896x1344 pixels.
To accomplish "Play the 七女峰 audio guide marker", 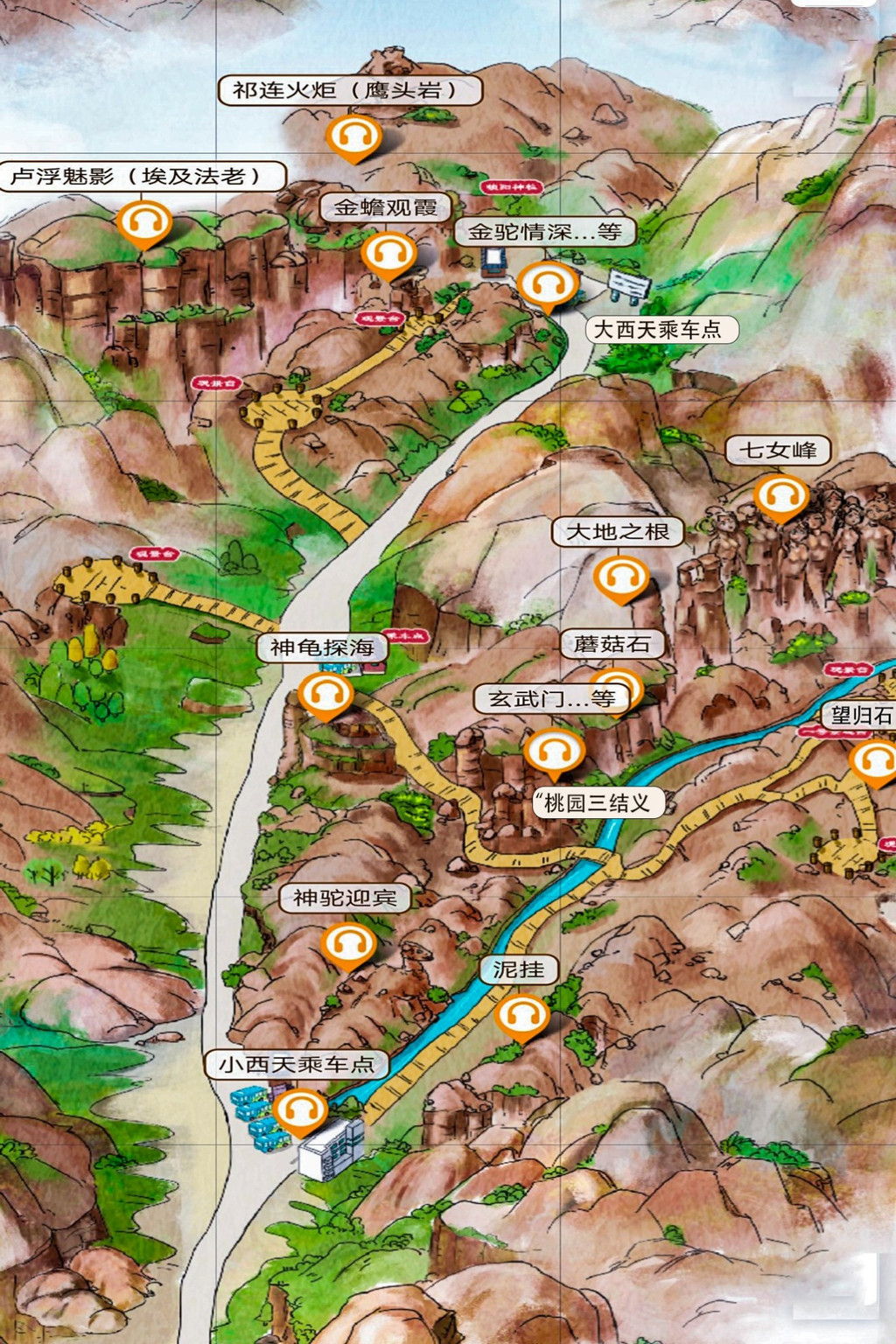I will [x=781, y=496].
